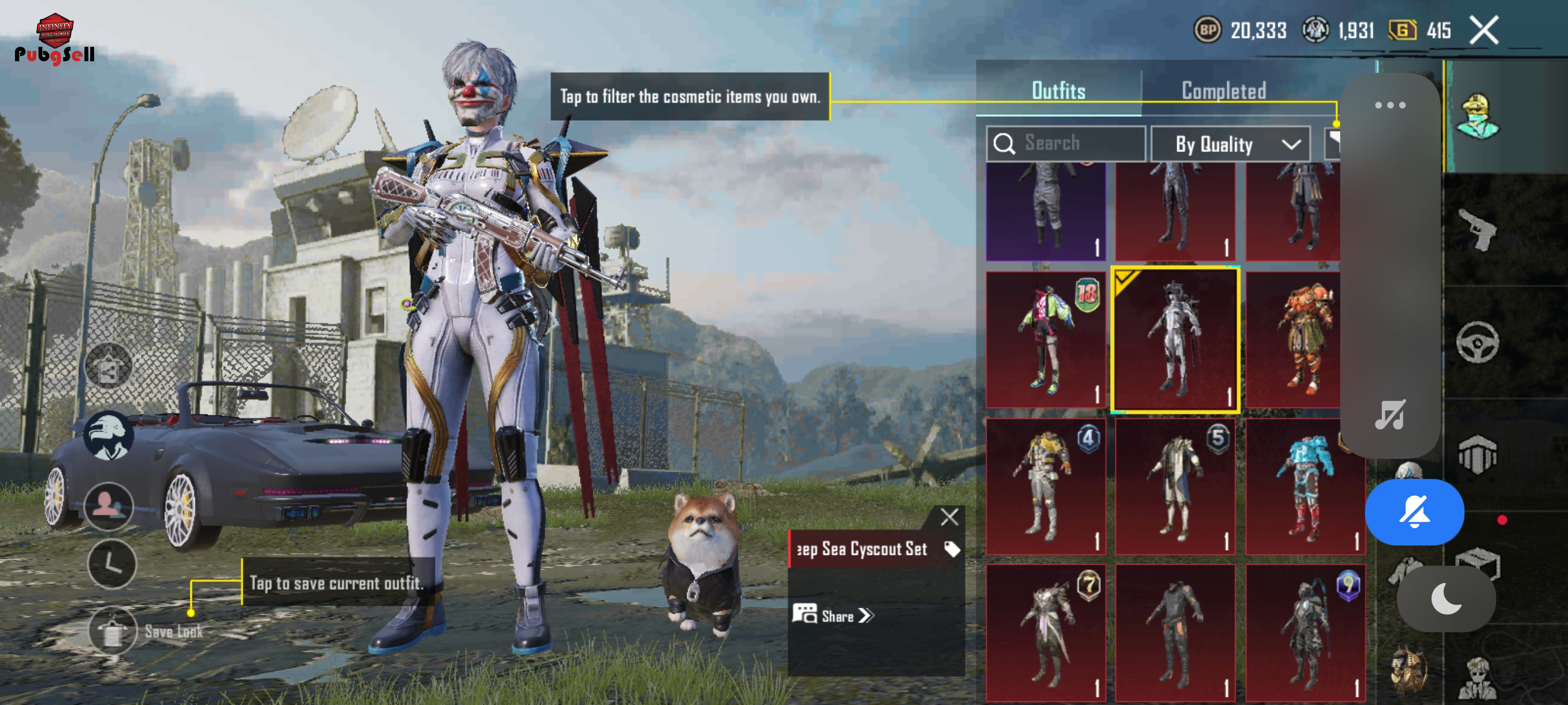This screenshot has height=705, width=1568.
Task: Open the By Quality sort dropdown
Action: click(1230, 144)
